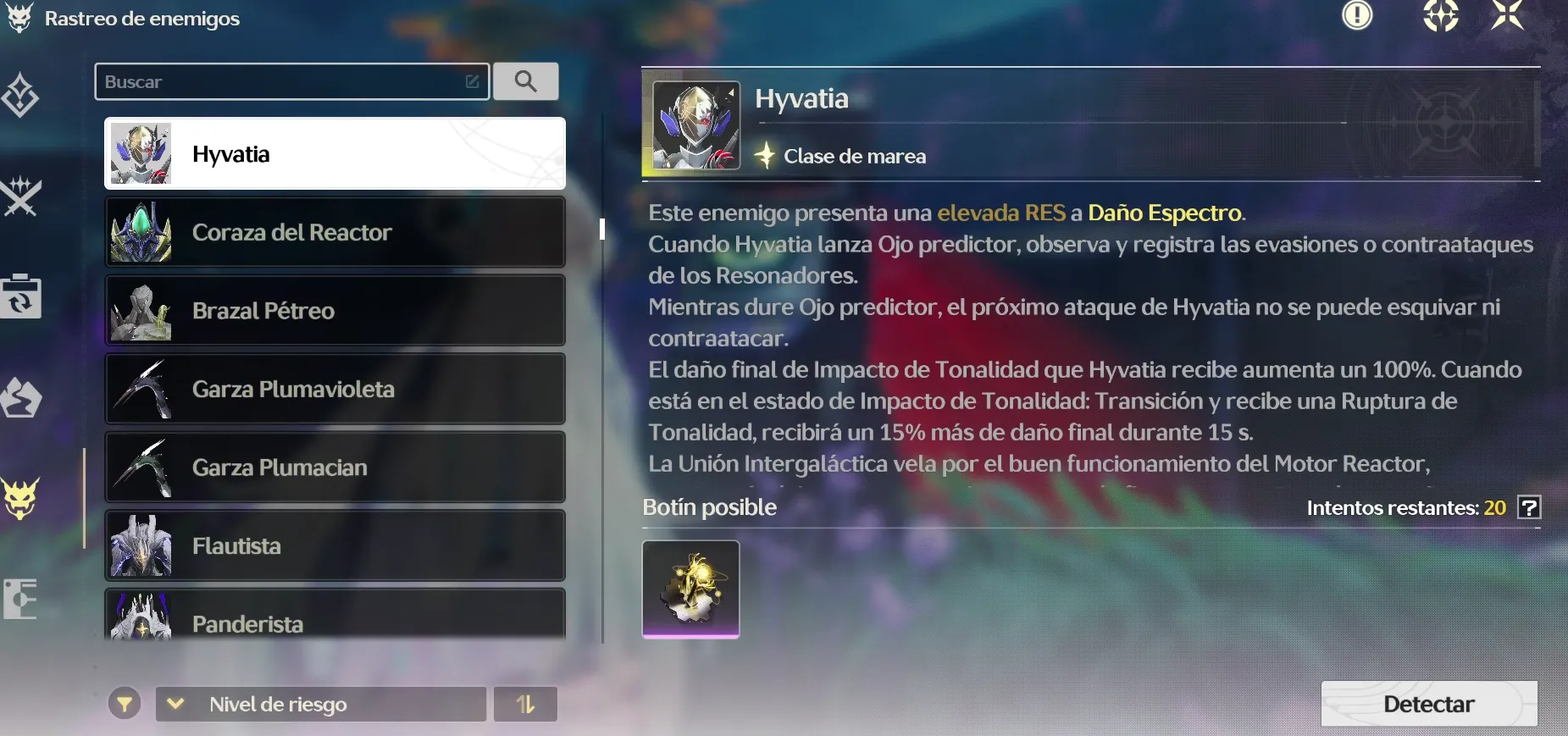Select Garza Plumavioleta from the enemy list

coord(335,389)
